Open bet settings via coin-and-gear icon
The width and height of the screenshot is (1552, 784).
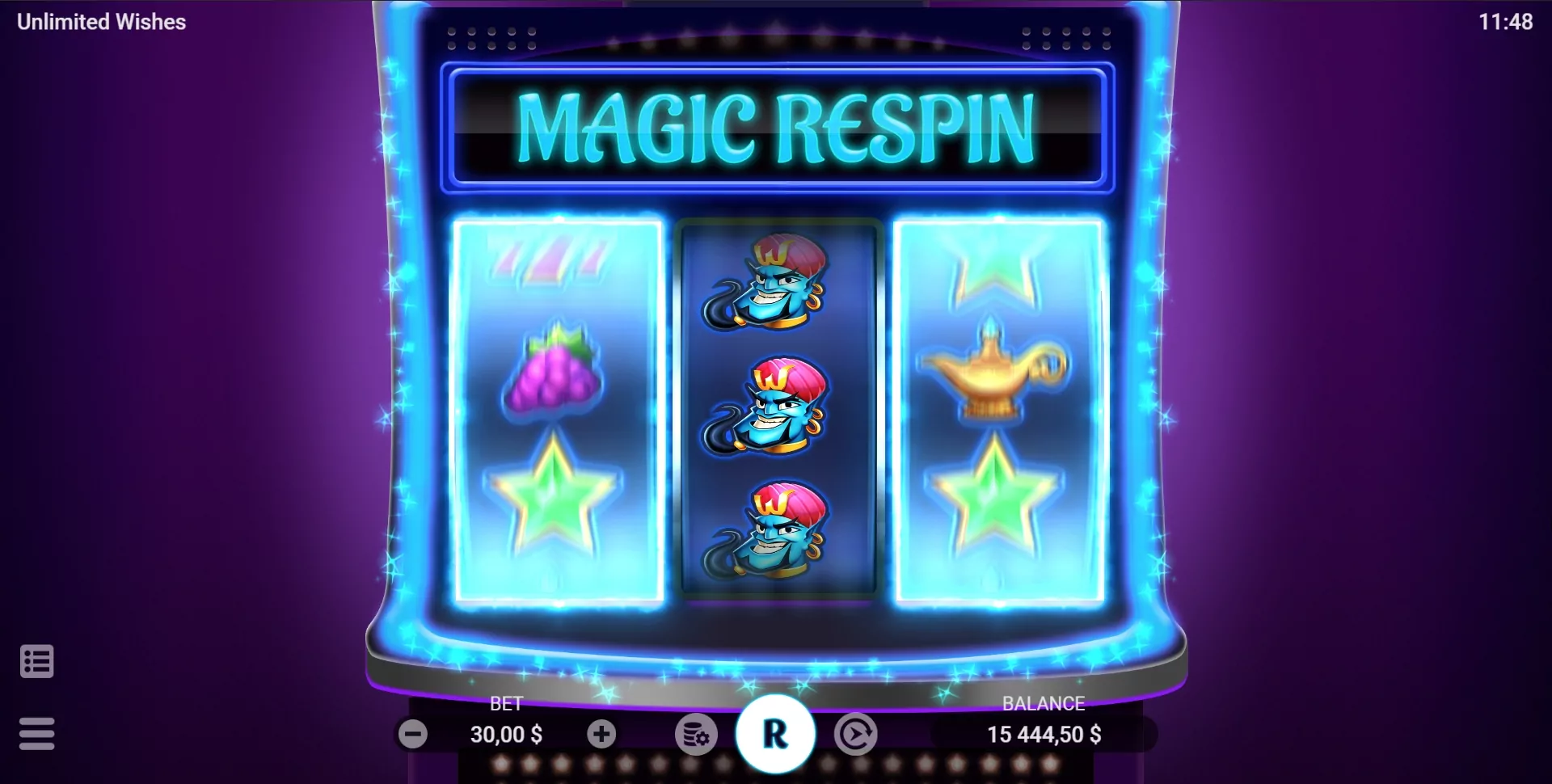tap(696, 734)
